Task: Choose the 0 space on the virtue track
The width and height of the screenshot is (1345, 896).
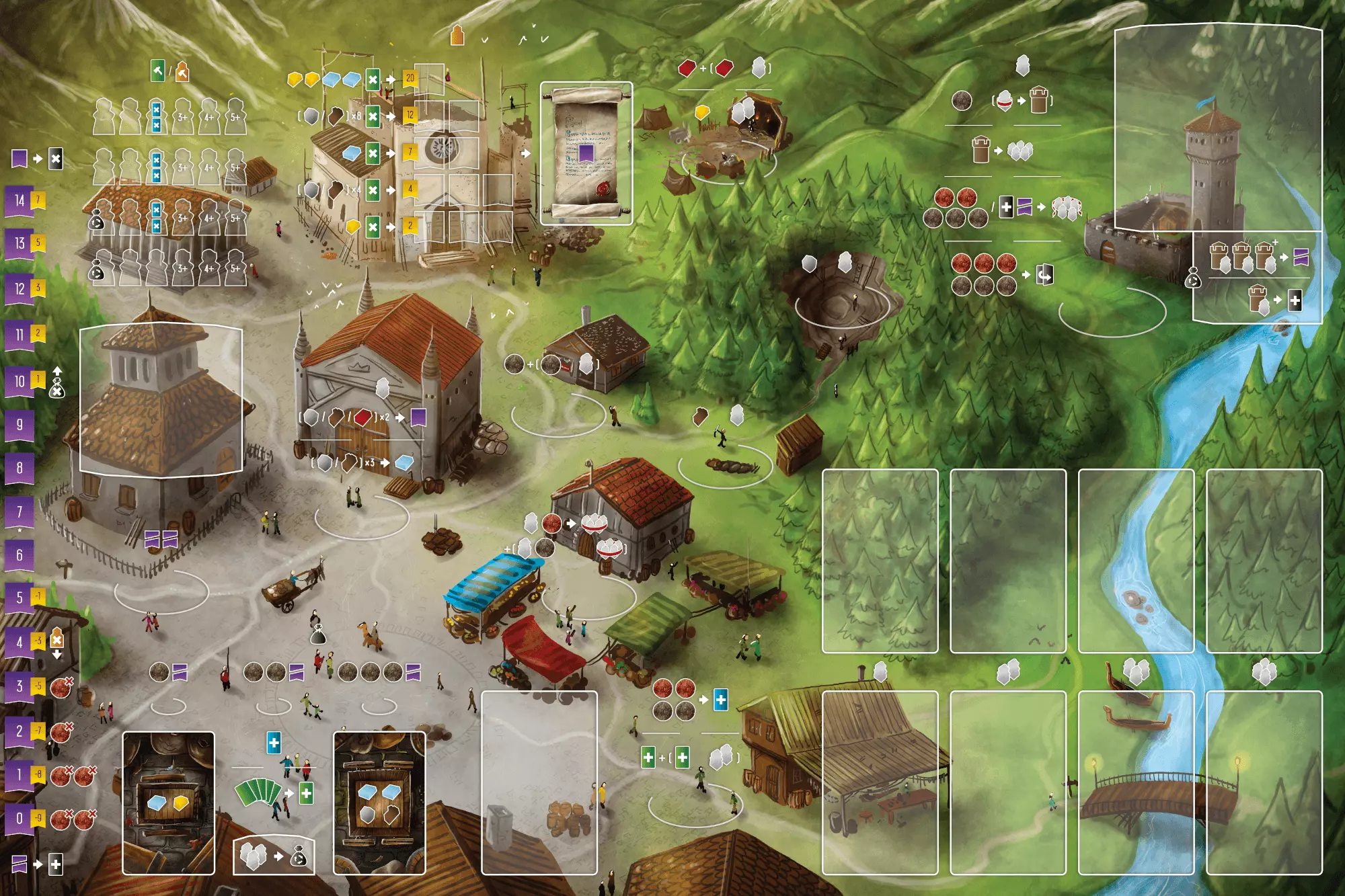Action: pos(20,818)
